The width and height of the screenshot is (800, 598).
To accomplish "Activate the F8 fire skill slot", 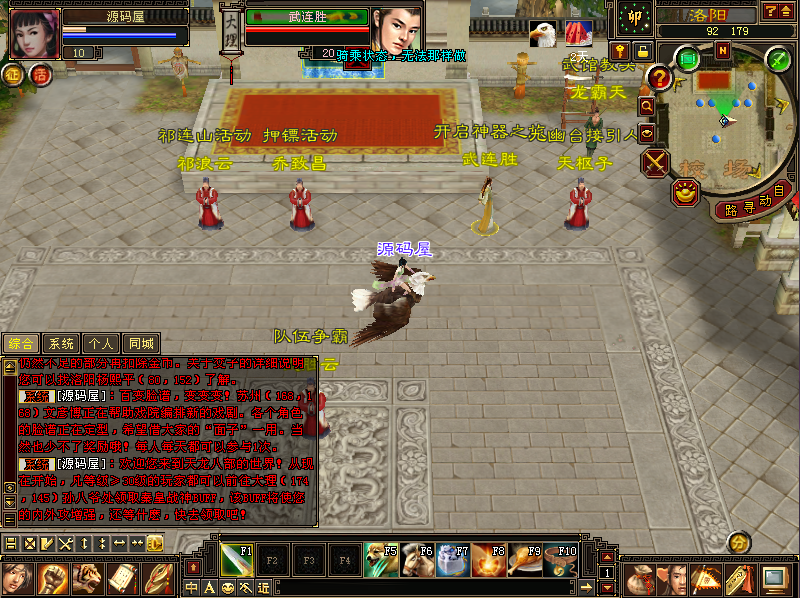I will (488, 558).
